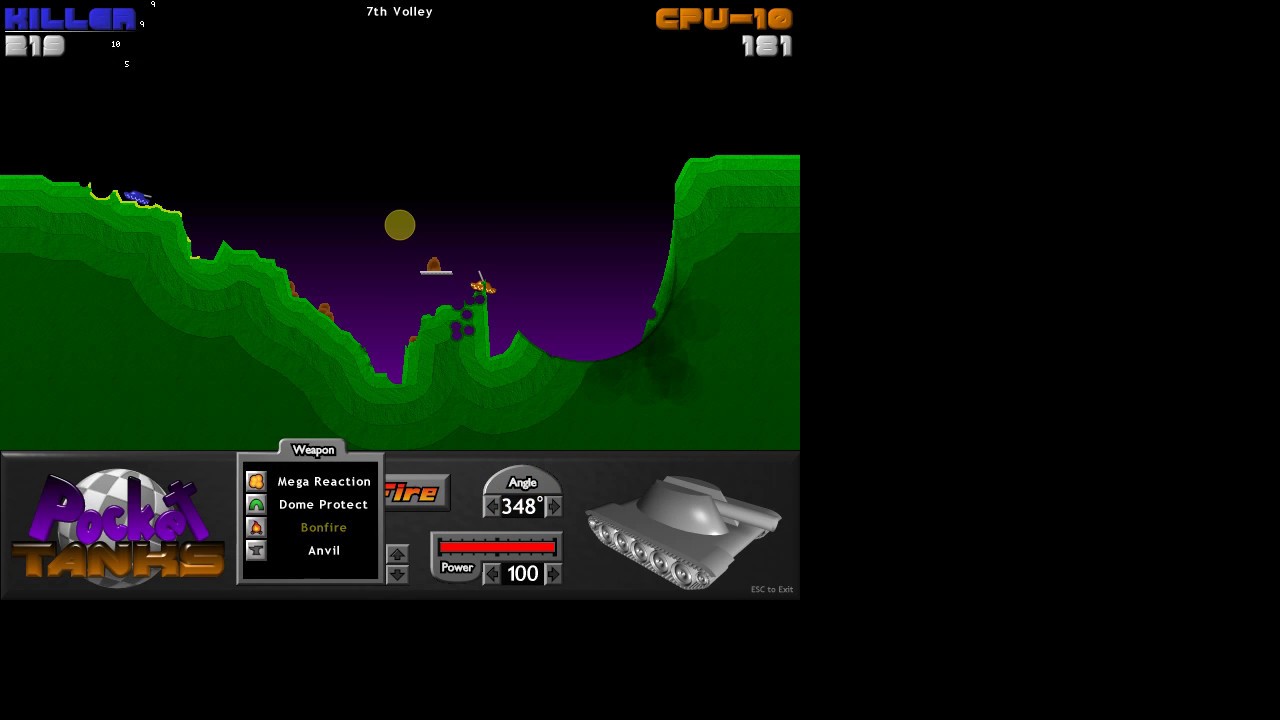Image resolution: width=1280 pixels, height=720 pixels.
Task: Click the 348 degree angle display
Action: point(521,507)
